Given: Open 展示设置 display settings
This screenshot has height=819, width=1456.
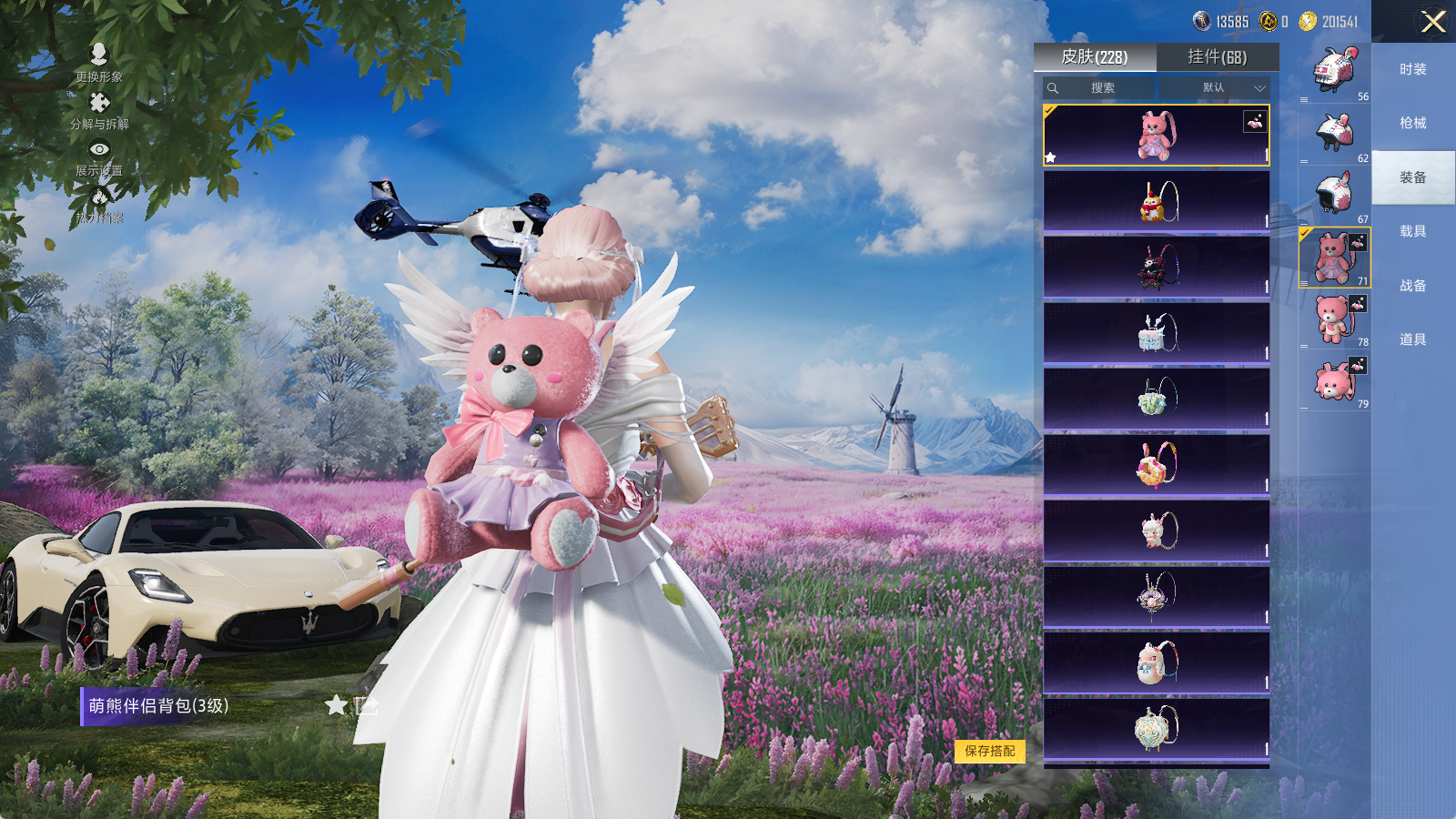Looking at the screenshot, I should pyautogui.click(x=99, y=157).
